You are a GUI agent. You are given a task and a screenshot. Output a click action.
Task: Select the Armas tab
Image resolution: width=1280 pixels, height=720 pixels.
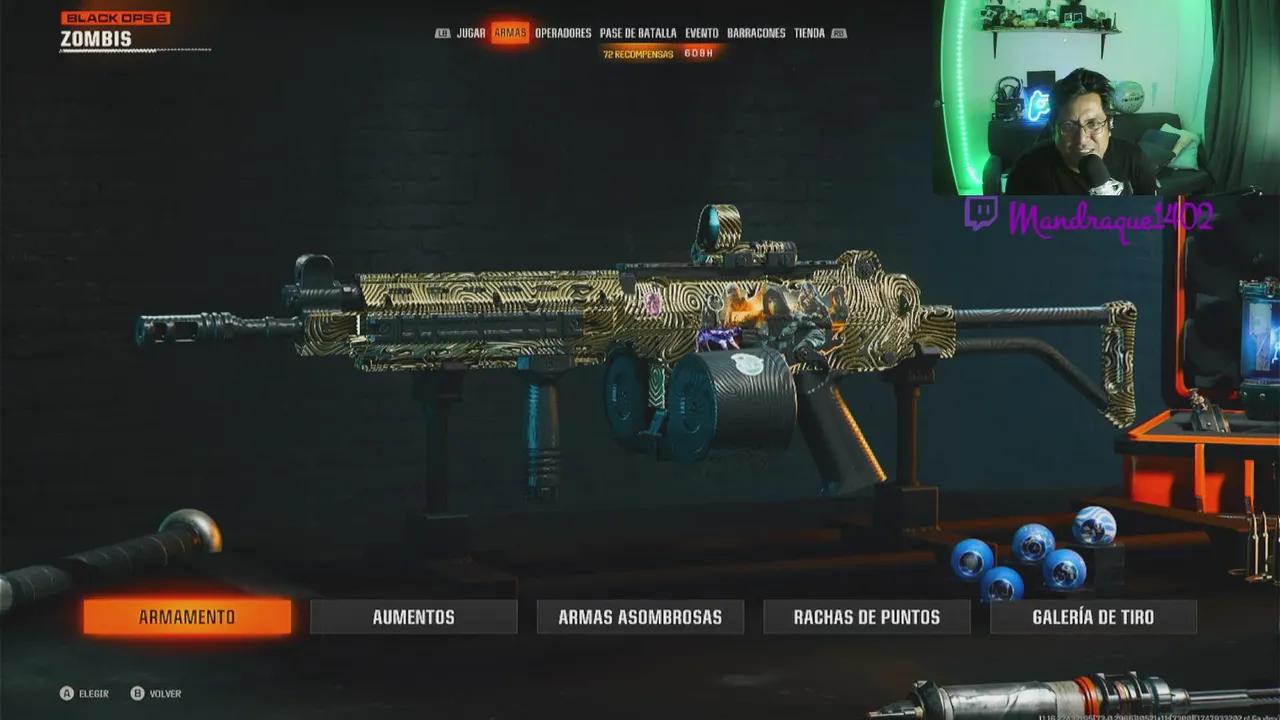[x=510, y=33]
